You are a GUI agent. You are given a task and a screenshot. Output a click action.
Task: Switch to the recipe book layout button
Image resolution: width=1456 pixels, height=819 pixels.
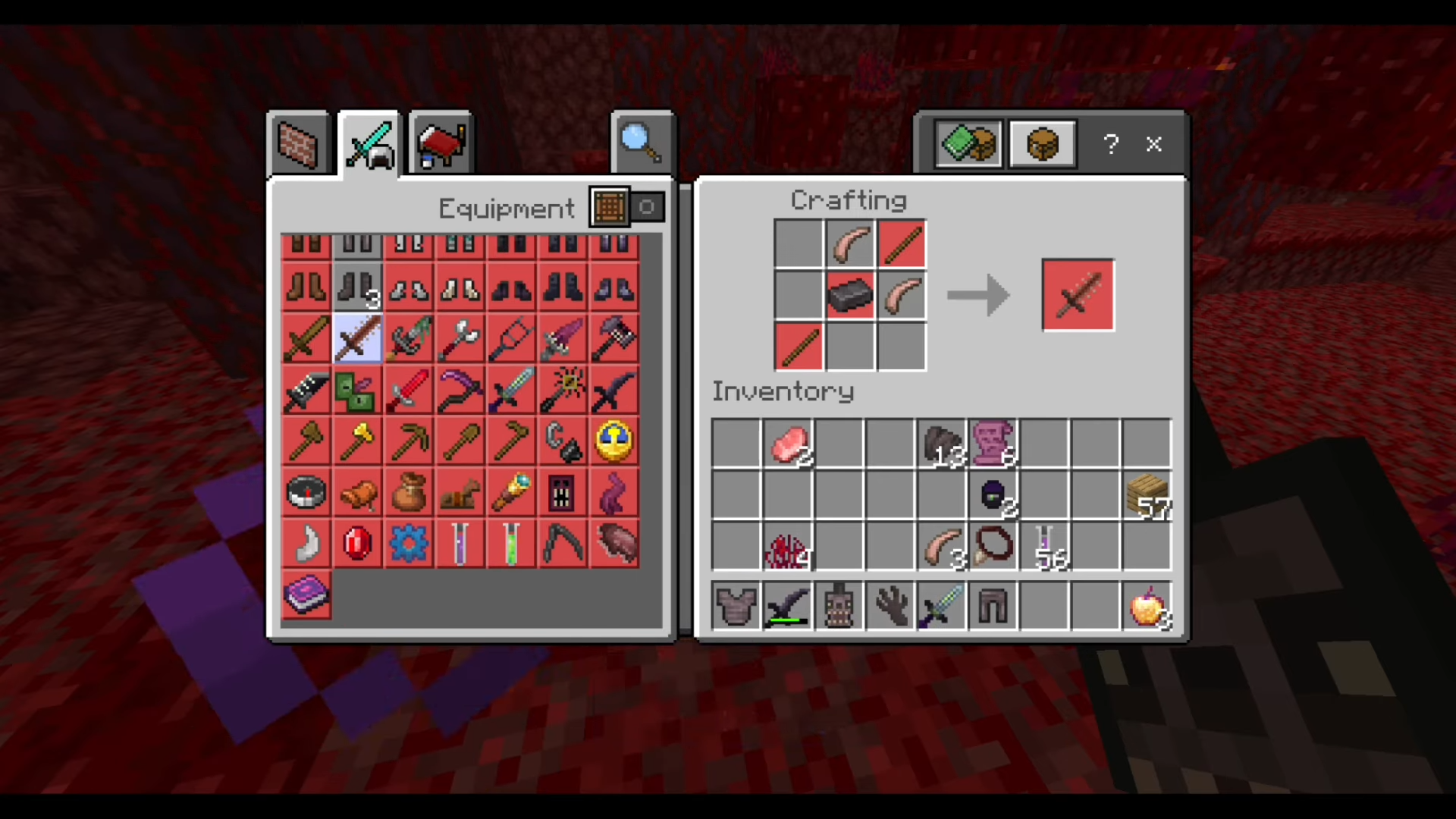pos(968,144)
